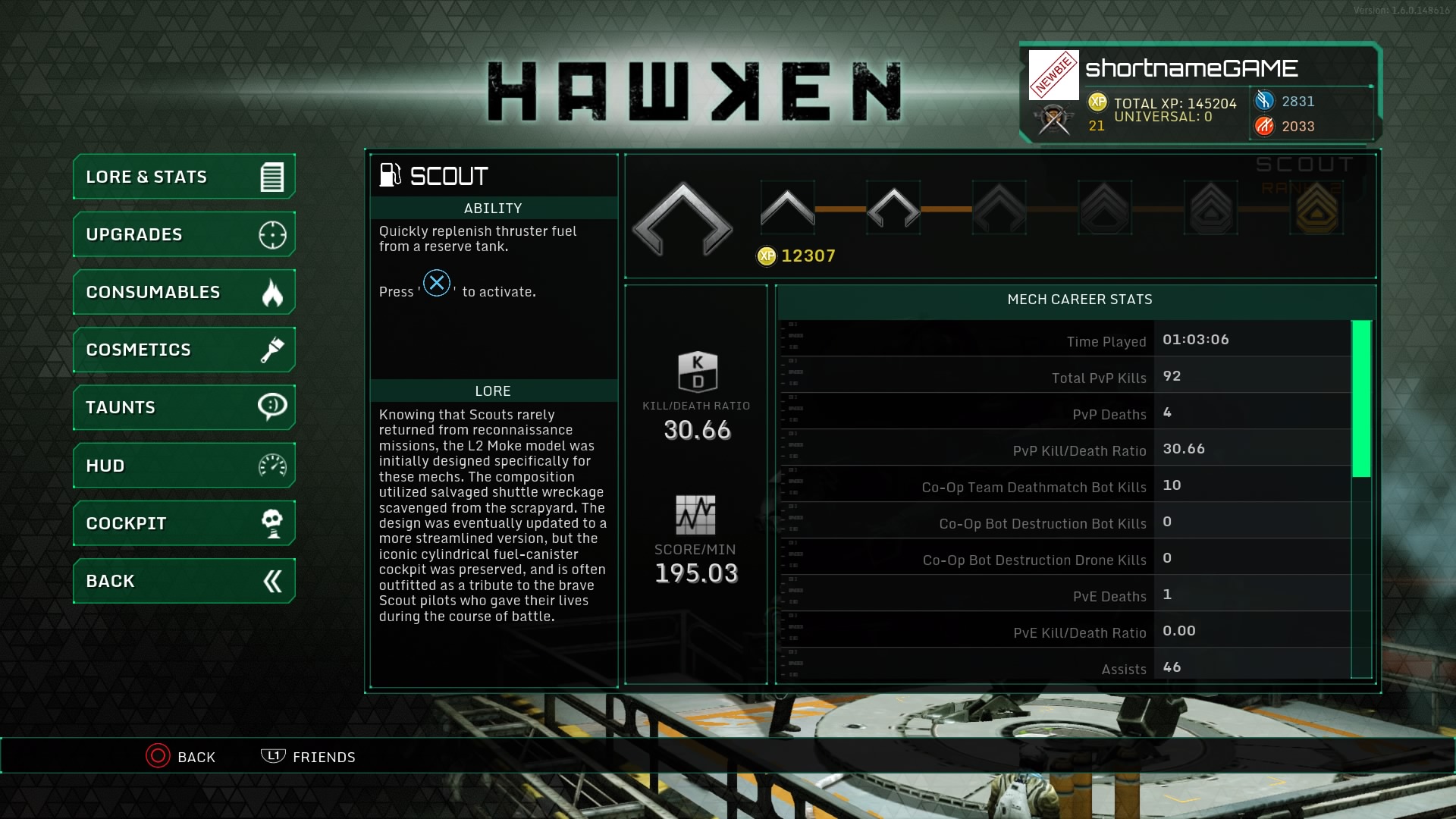Viewport: 1456px width, 819px height.
Task: Choose the Taunts menu option
Action: [x=184, y=407]
